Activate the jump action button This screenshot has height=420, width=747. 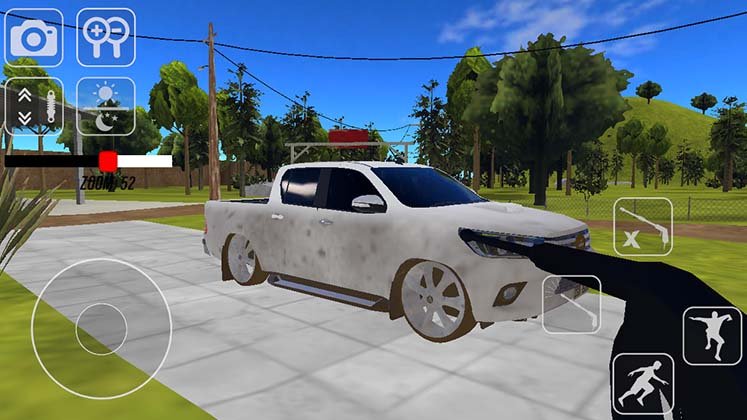pyautogui.click(x=712, y=336)
